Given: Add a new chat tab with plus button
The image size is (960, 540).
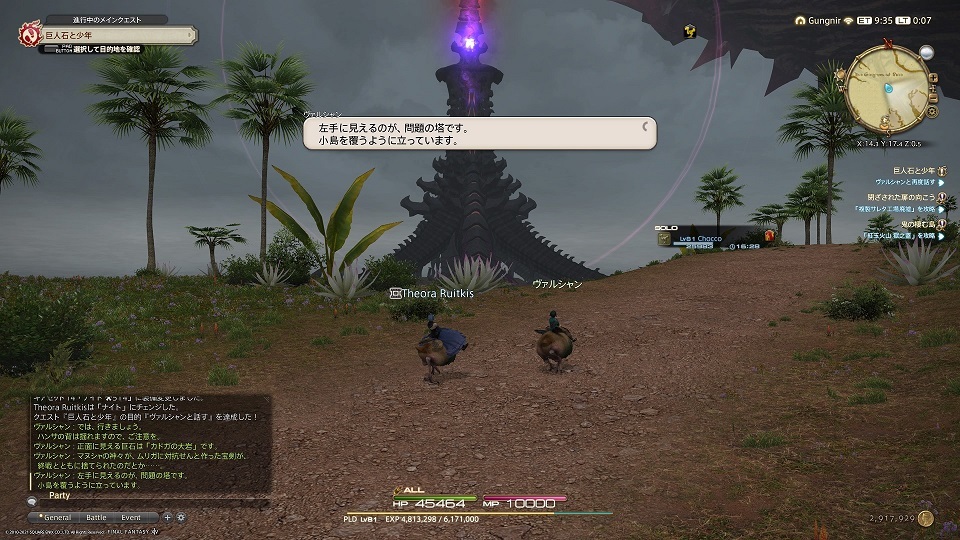Looking at the screenshot, I should point(167,517).
